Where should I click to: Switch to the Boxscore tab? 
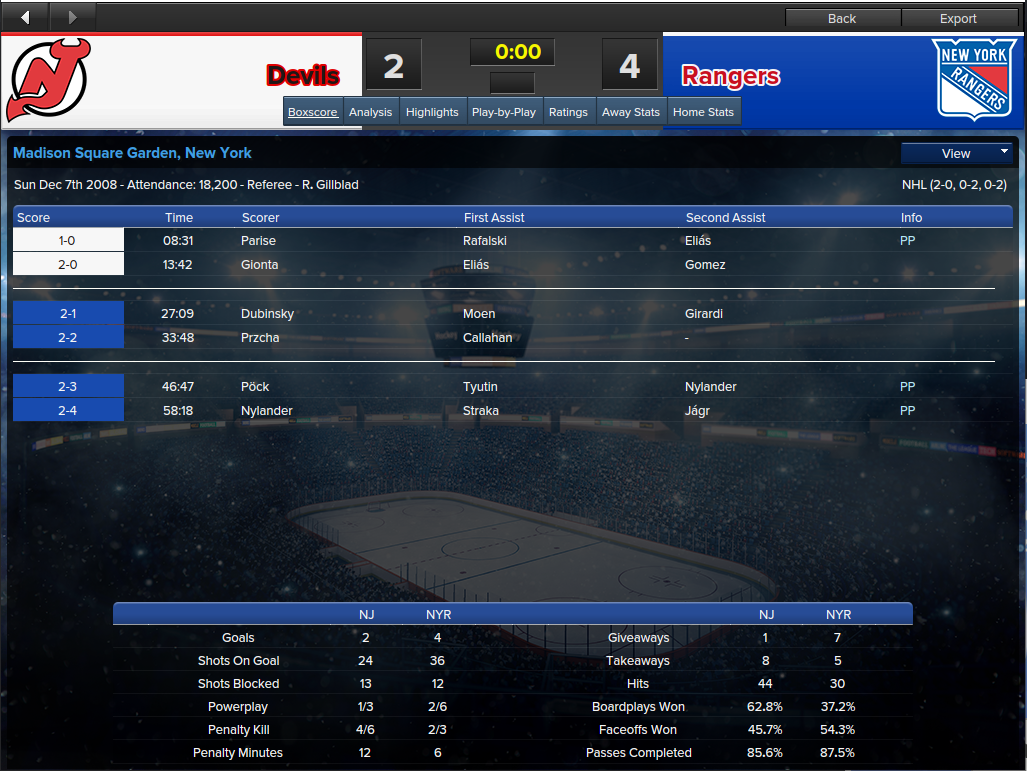pos(313,112)
